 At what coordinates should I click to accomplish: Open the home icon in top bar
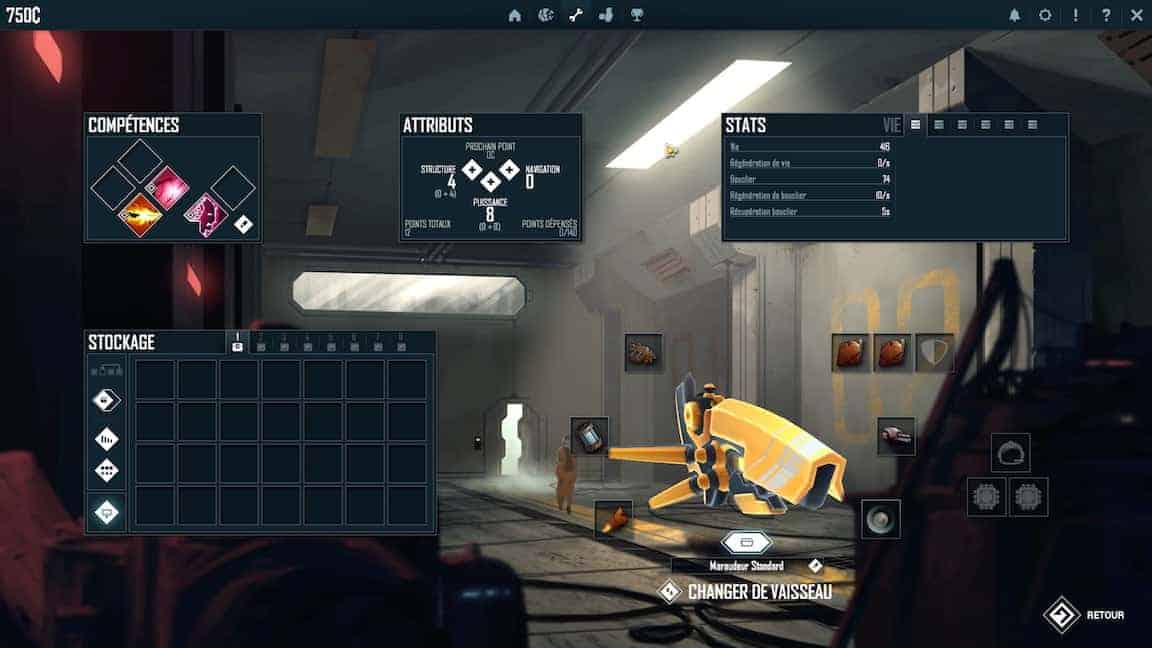coord(515,15)
